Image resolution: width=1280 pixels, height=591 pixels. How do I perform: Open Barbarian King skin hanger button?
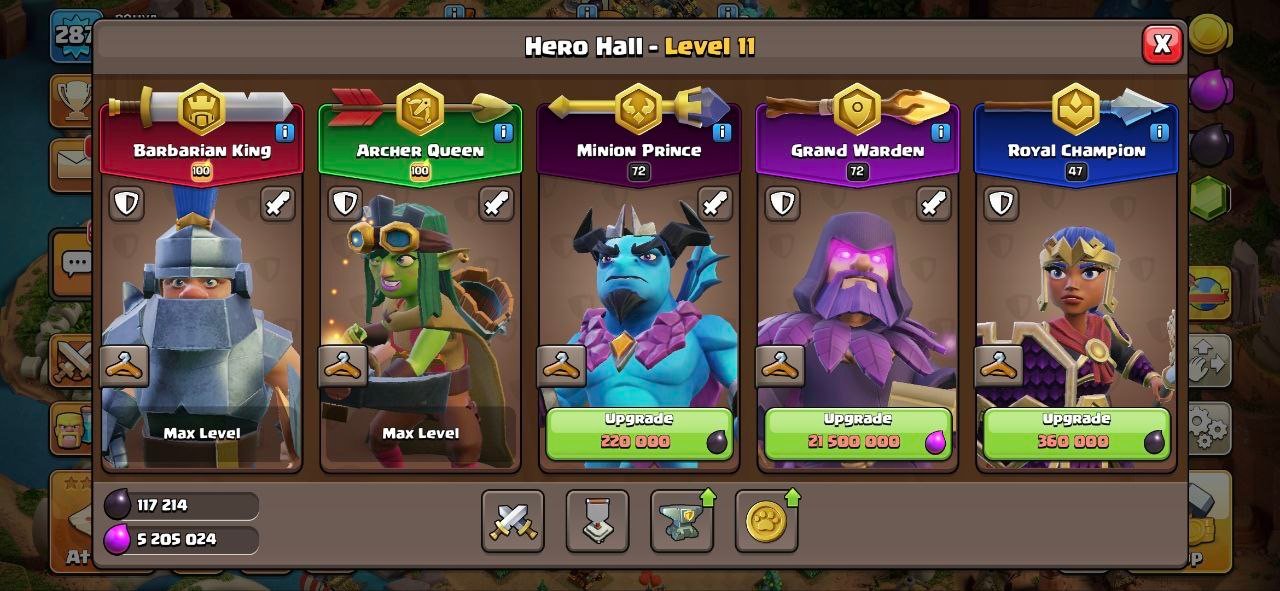coord(125,366)
